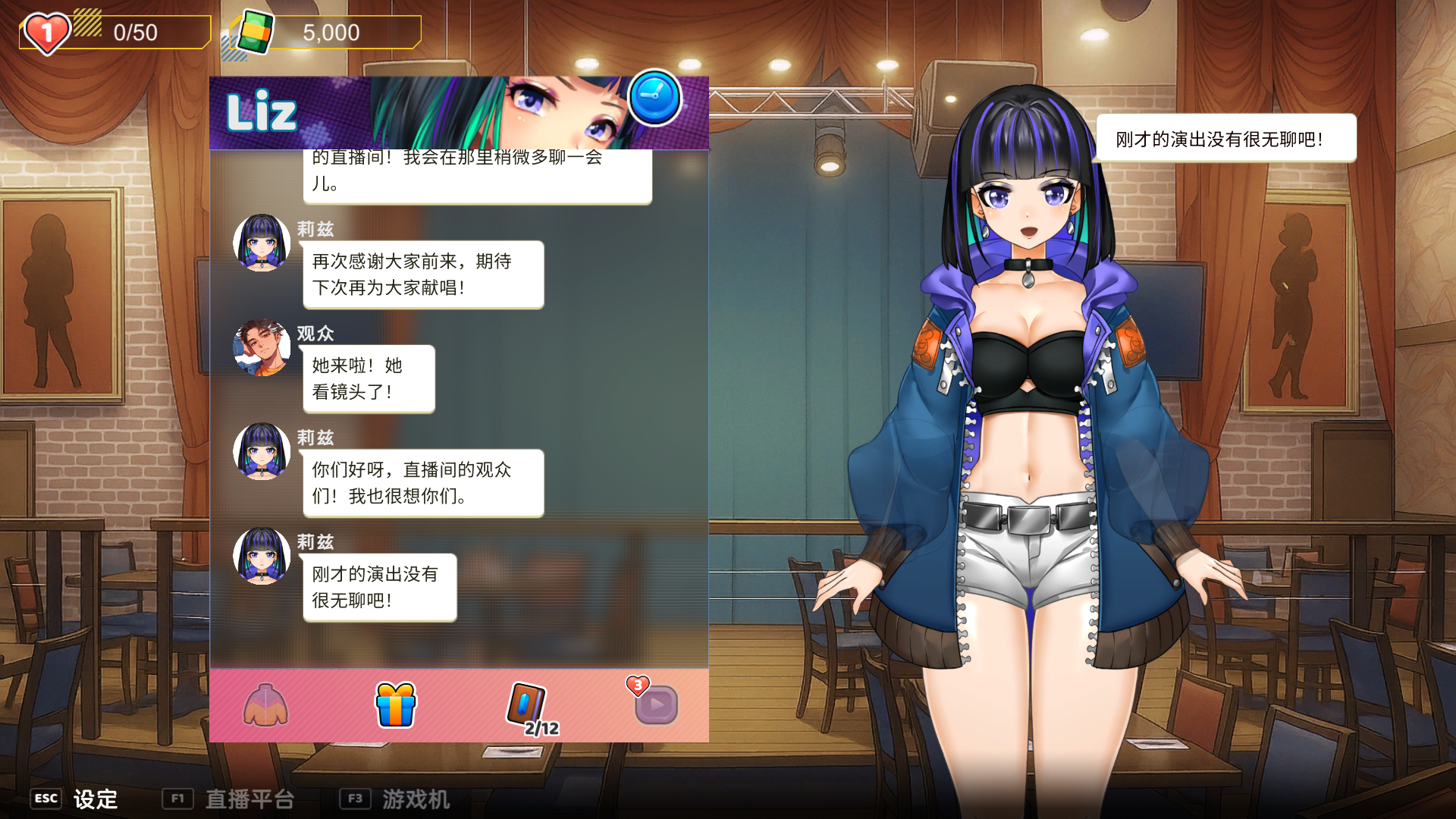Open the 游戏机 game console
1456x819 pixels.
(396, 799)
